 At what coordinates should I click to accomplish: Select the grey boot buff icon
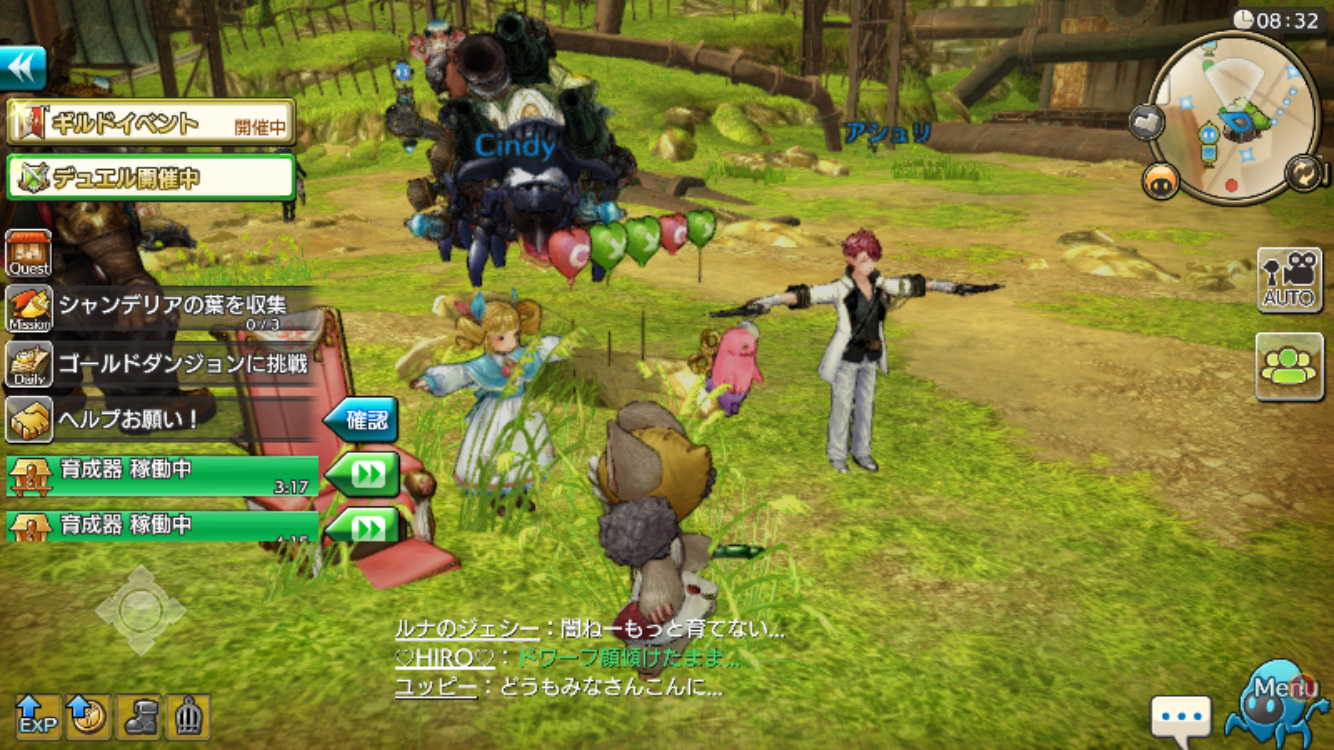pyautogui.click(x=138, y=716)
